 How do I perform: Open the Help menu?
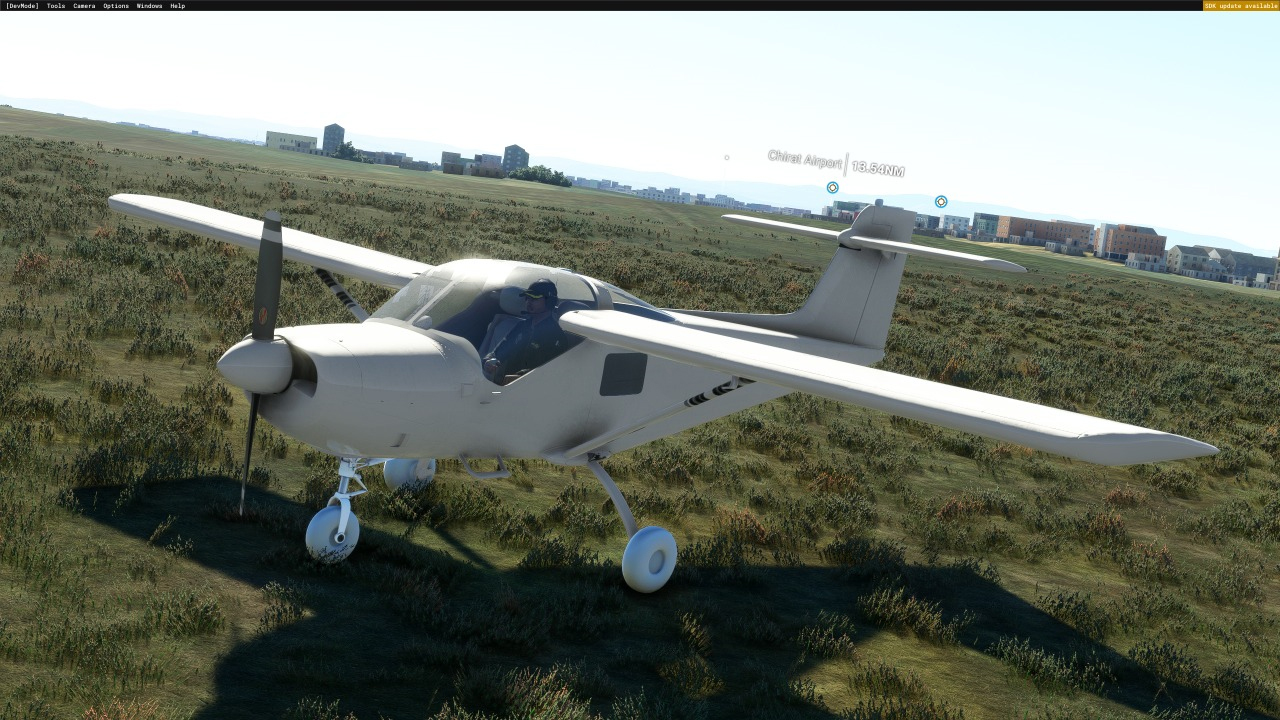point(177,6)
